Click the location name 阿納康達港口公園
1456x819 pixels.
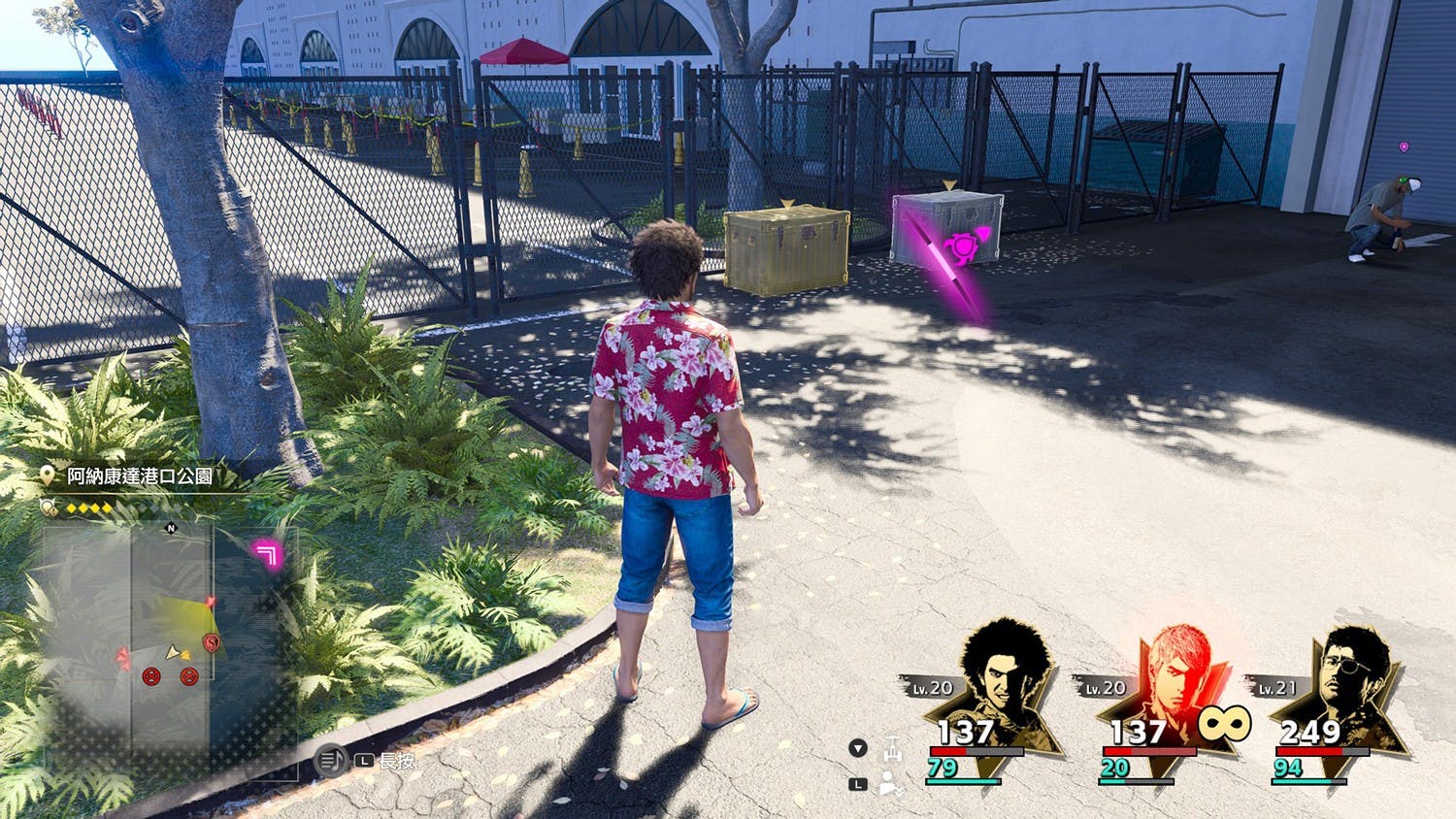coord(140,475)
